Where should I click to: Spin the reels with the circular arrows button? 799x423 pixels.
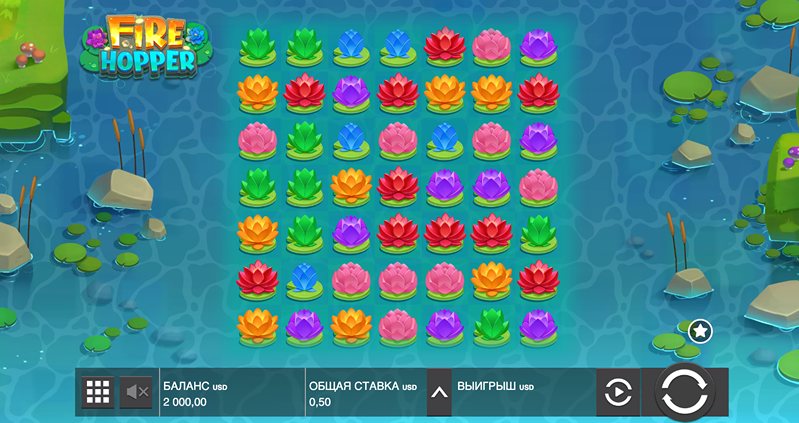[685, 391]
